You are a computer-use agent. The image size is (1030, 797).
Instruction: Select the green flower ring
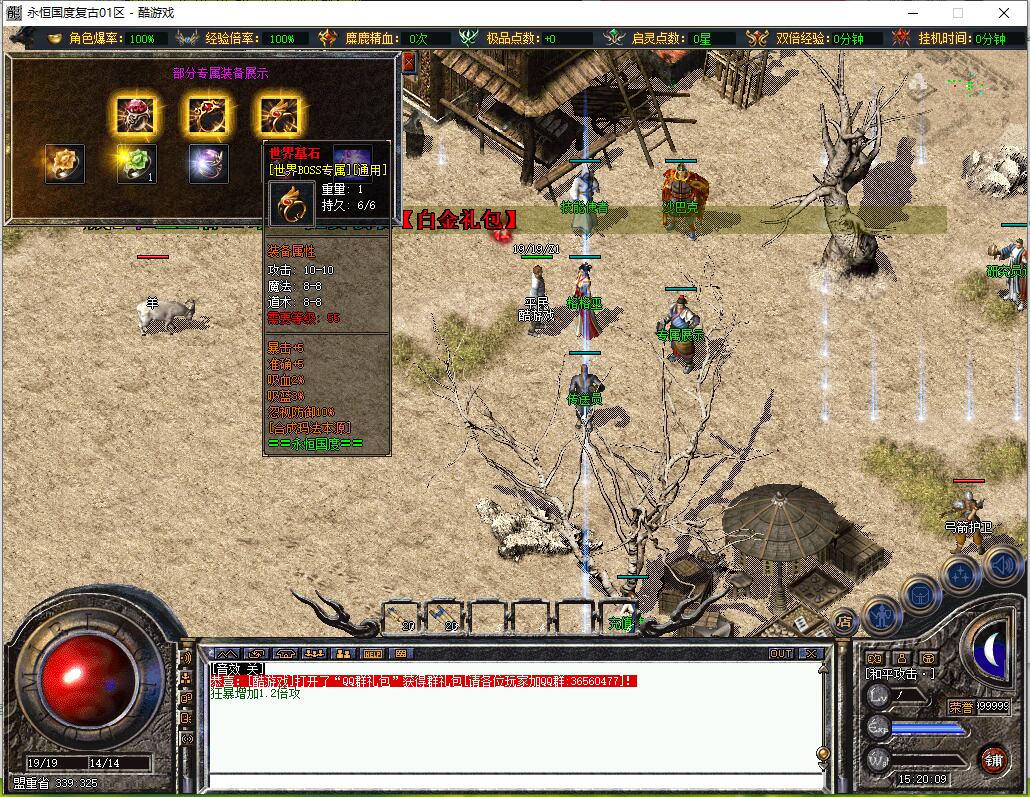[137, 164]
